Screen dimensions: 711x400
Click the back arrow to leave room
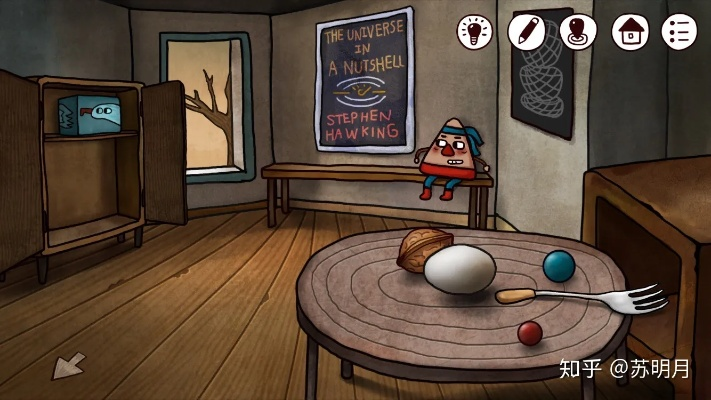coord(68,367)
